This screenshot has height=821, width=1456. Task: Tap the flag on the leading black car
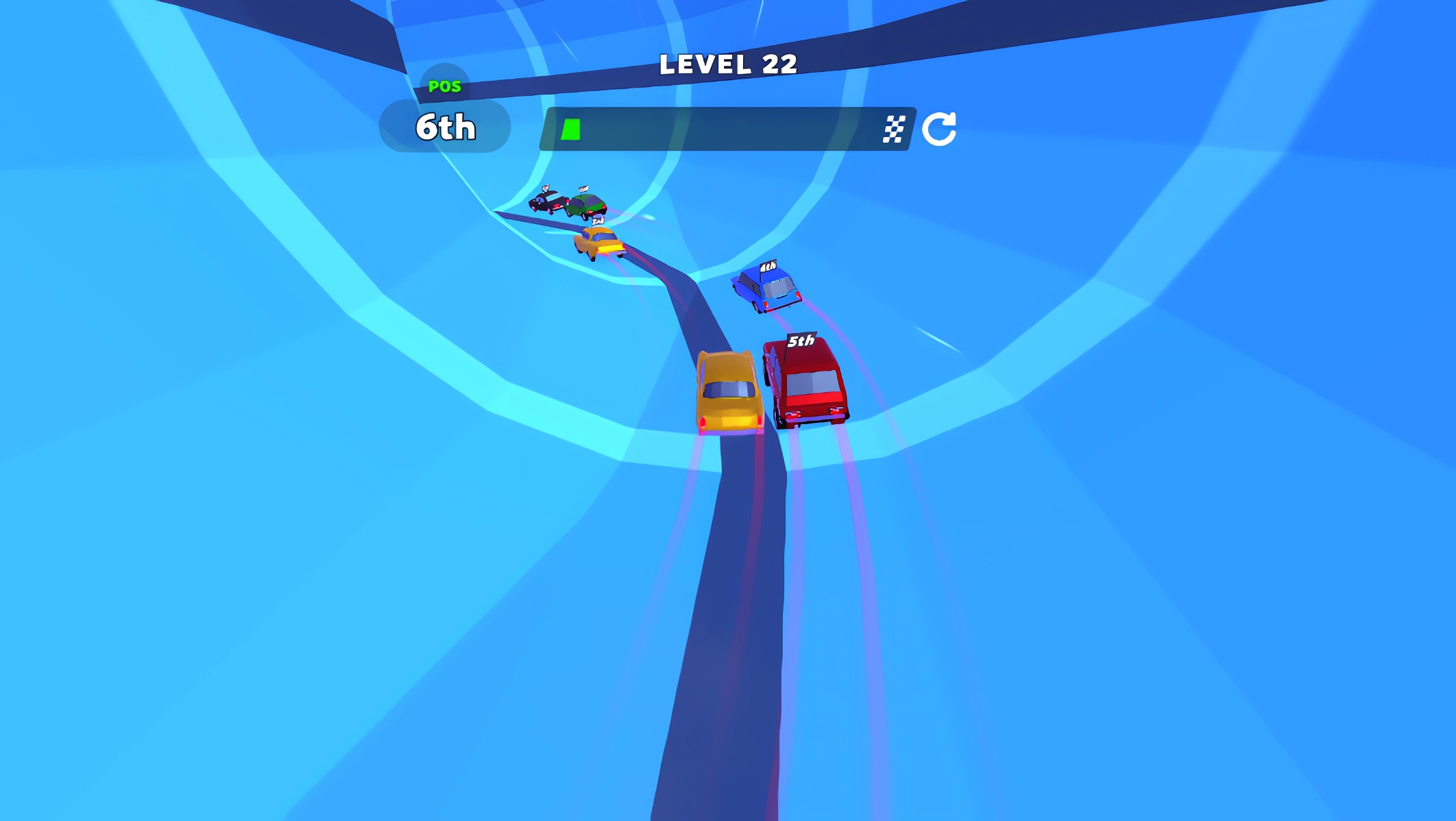coord(545,187)
